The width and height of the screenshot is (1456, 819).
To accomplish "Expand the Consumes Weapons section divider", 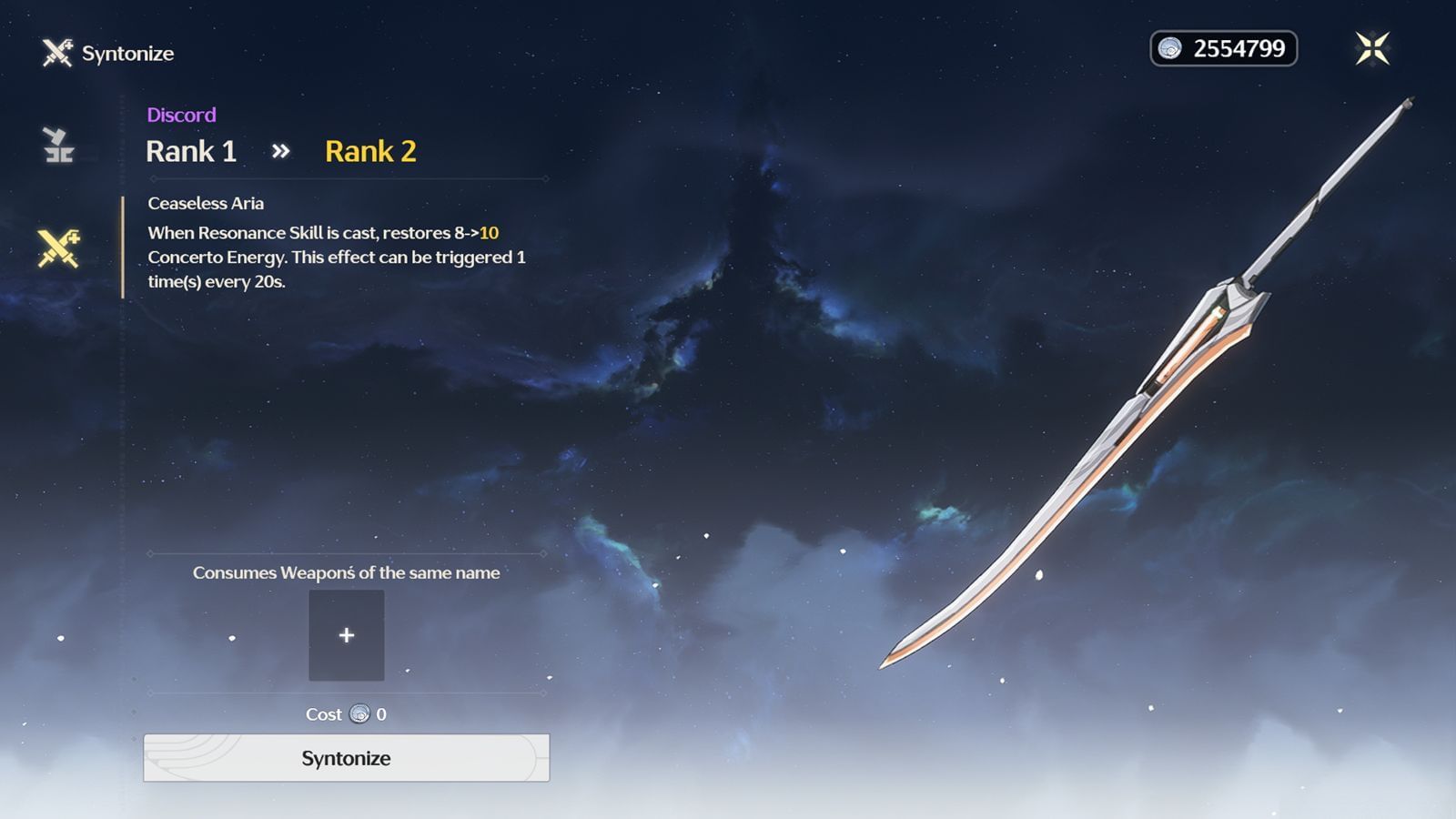I will pos(346,573).
